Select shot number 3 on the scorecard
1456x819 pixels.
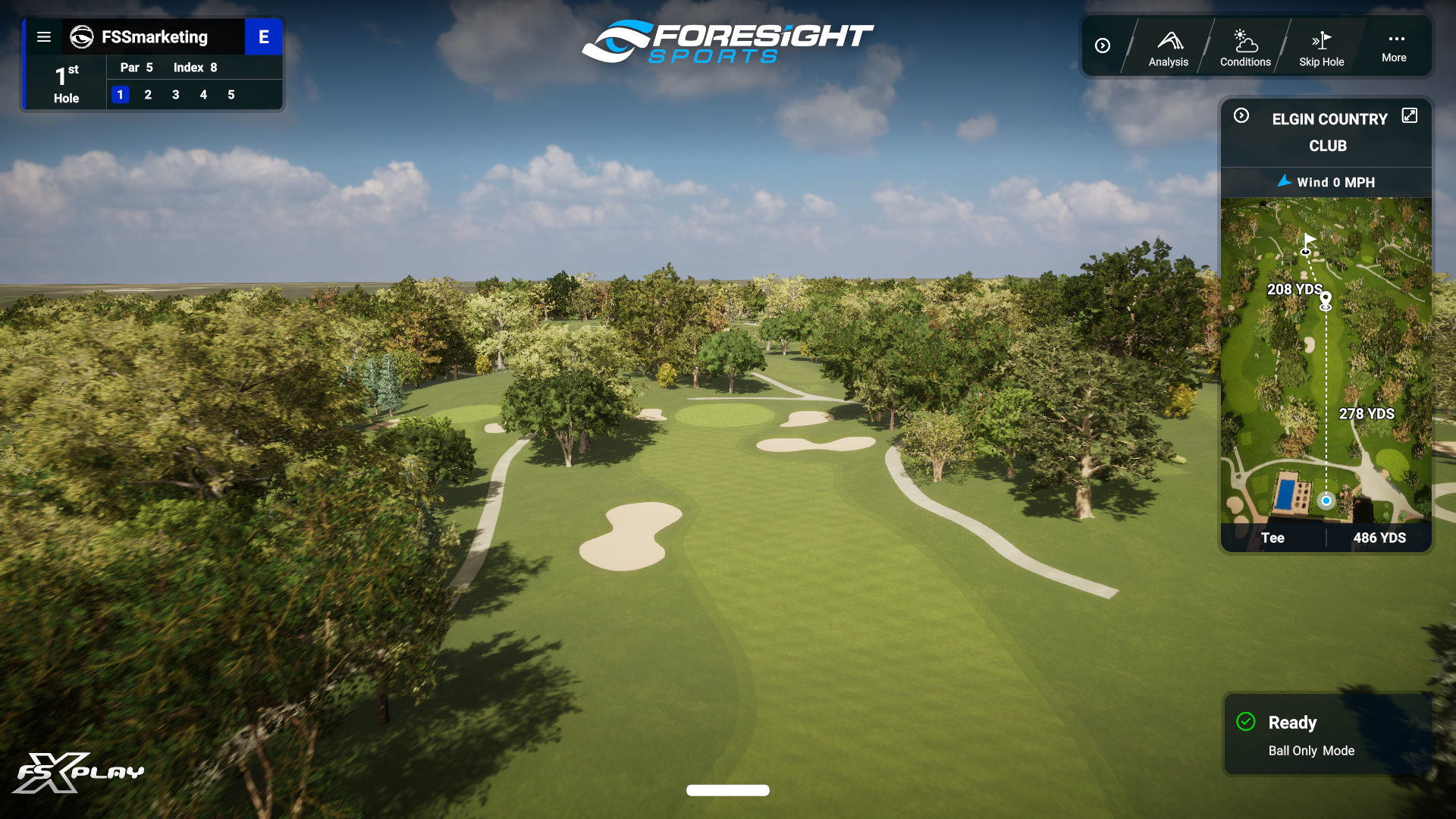175,95
